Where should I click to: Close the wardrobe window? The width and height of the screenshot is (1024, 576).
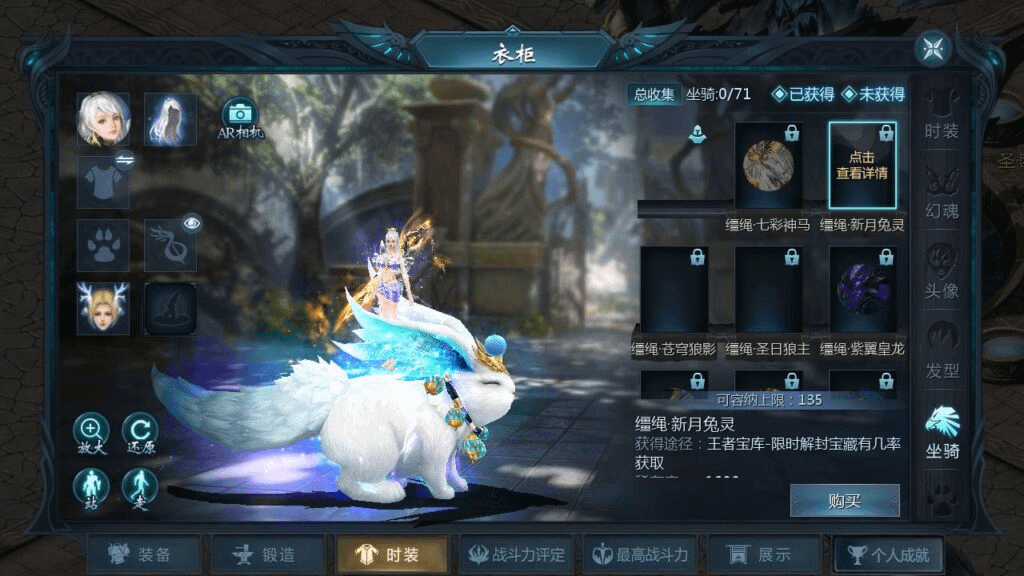[933, 48]
